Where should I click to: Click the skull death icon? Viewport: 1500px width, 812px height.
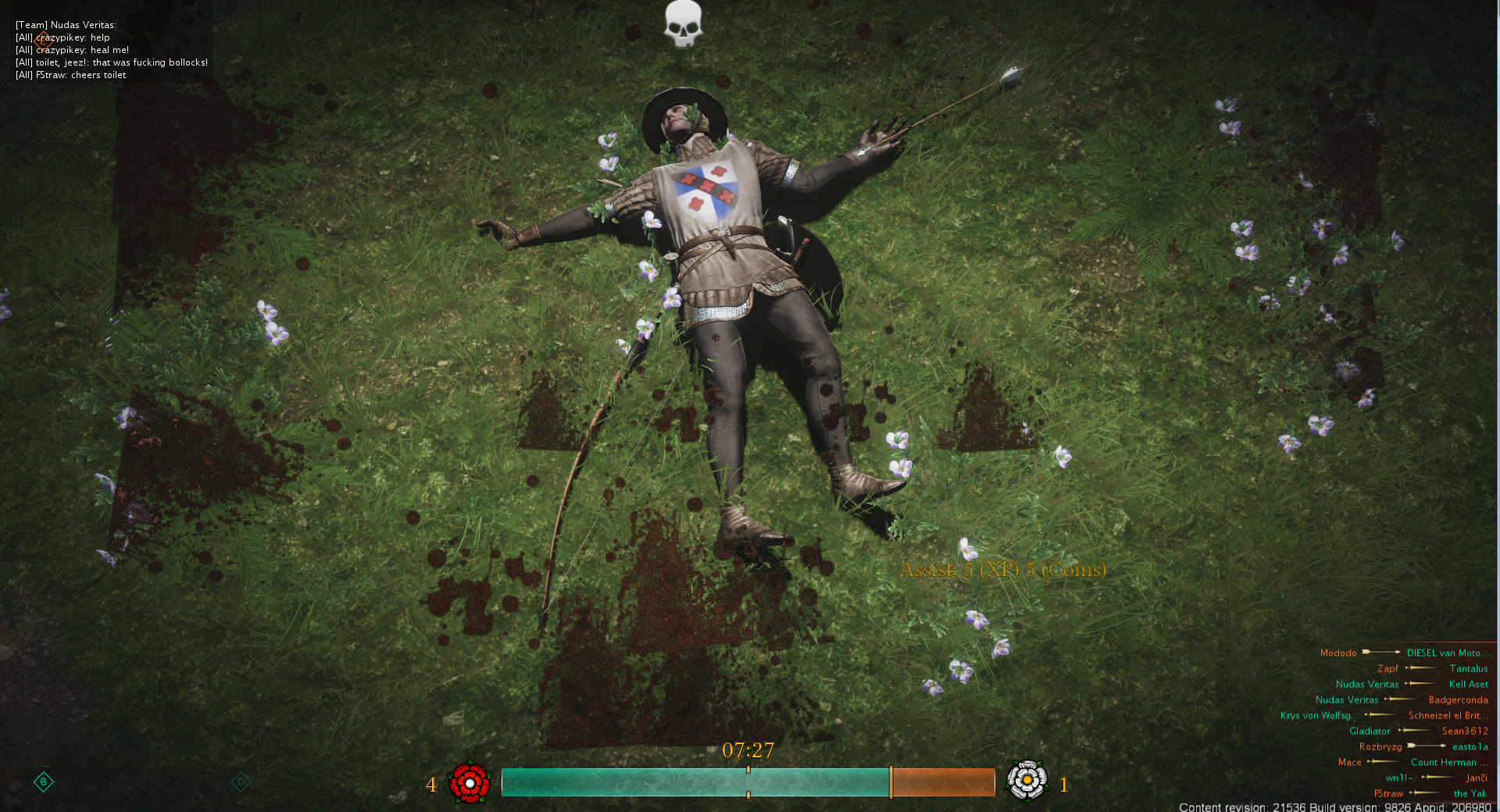click(683, 23)
